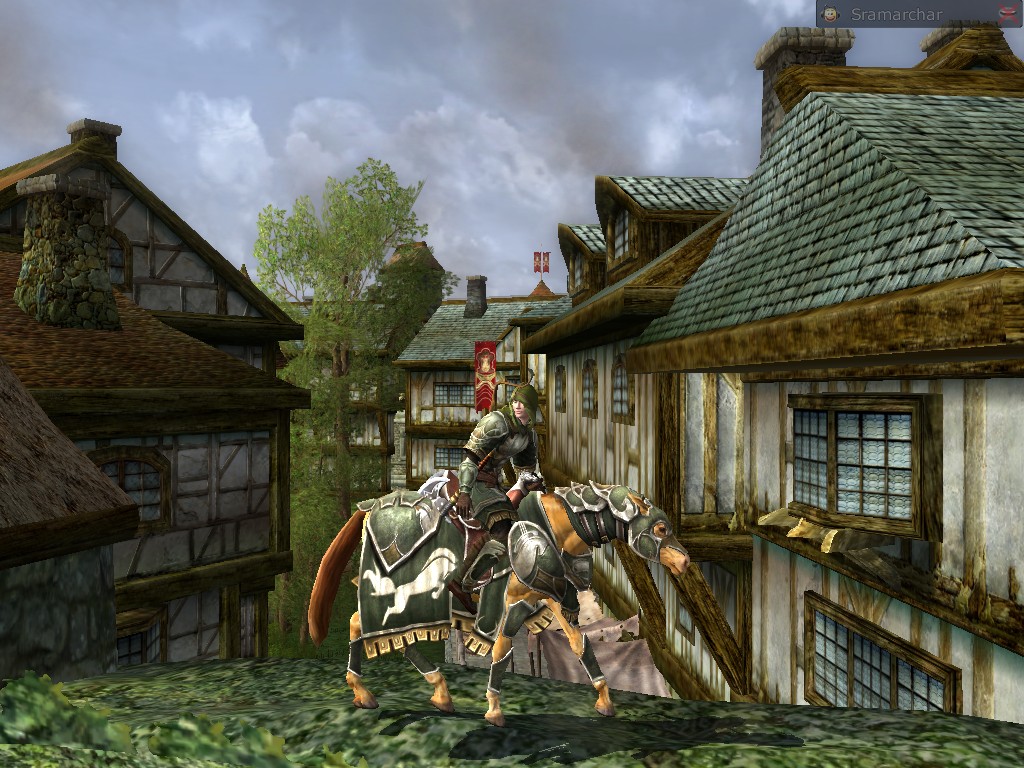
Task: Toggle the crossed-out red mute icon
Action: pyautogui.click(x=1007, y=13)
